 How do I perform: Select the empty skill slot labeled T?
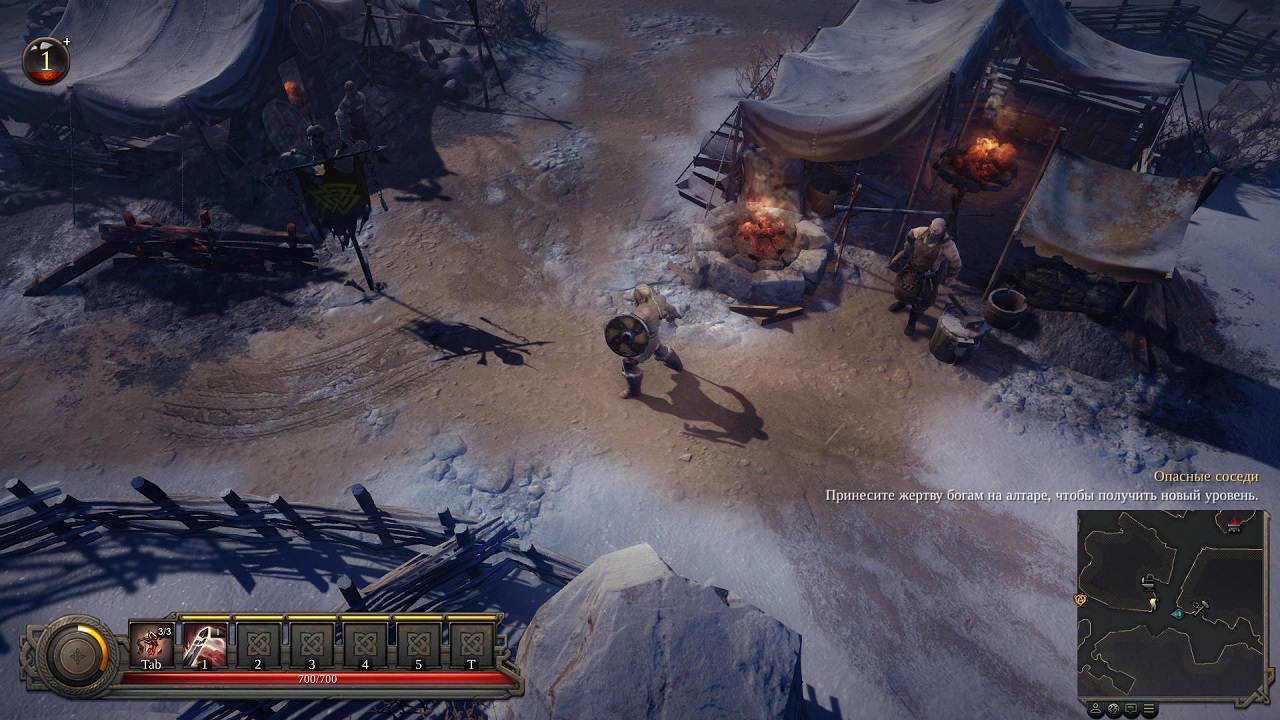(471, 640)
